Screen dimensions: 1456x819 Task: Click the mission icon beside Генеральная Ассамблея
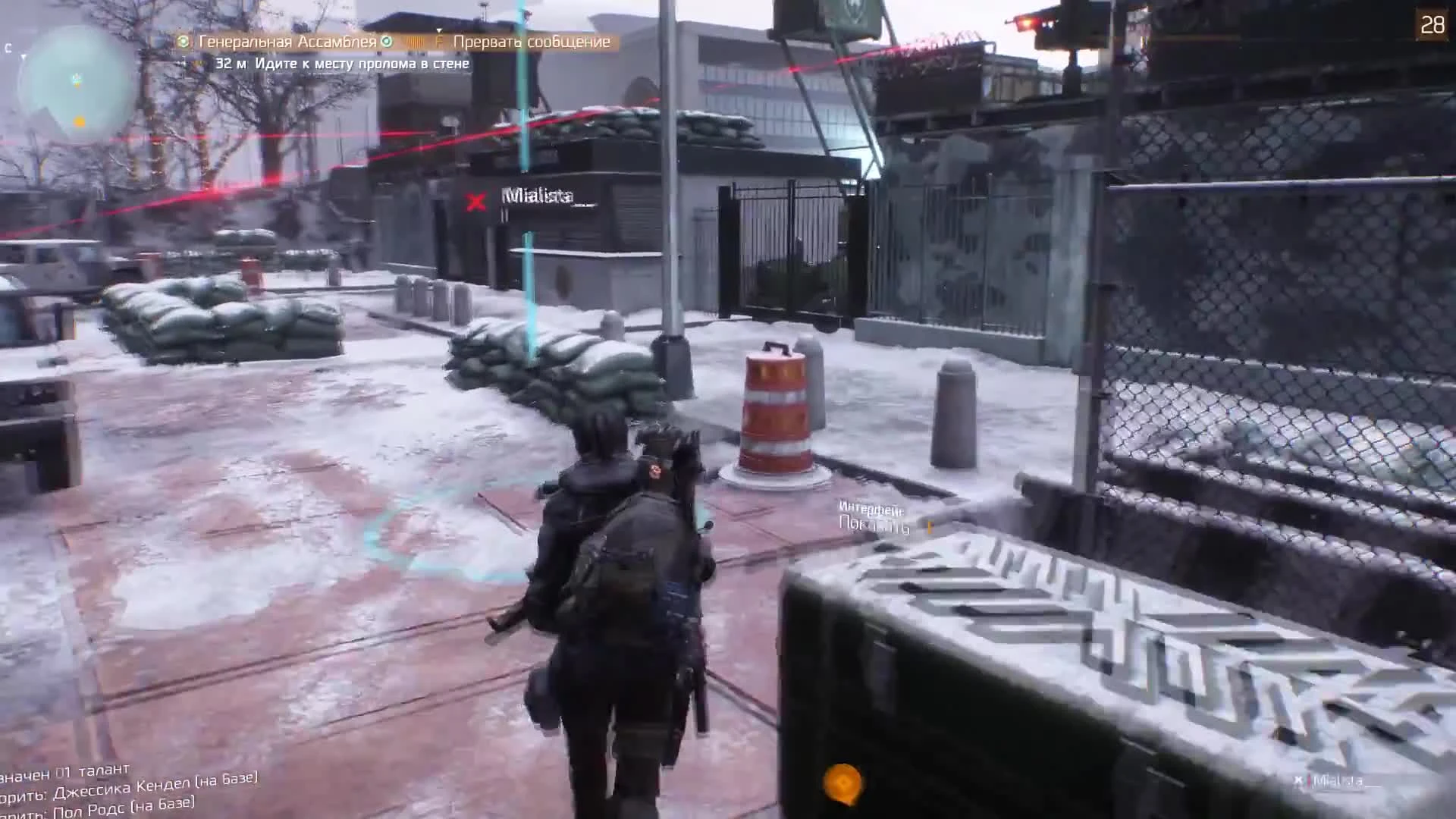coord(182,42)
